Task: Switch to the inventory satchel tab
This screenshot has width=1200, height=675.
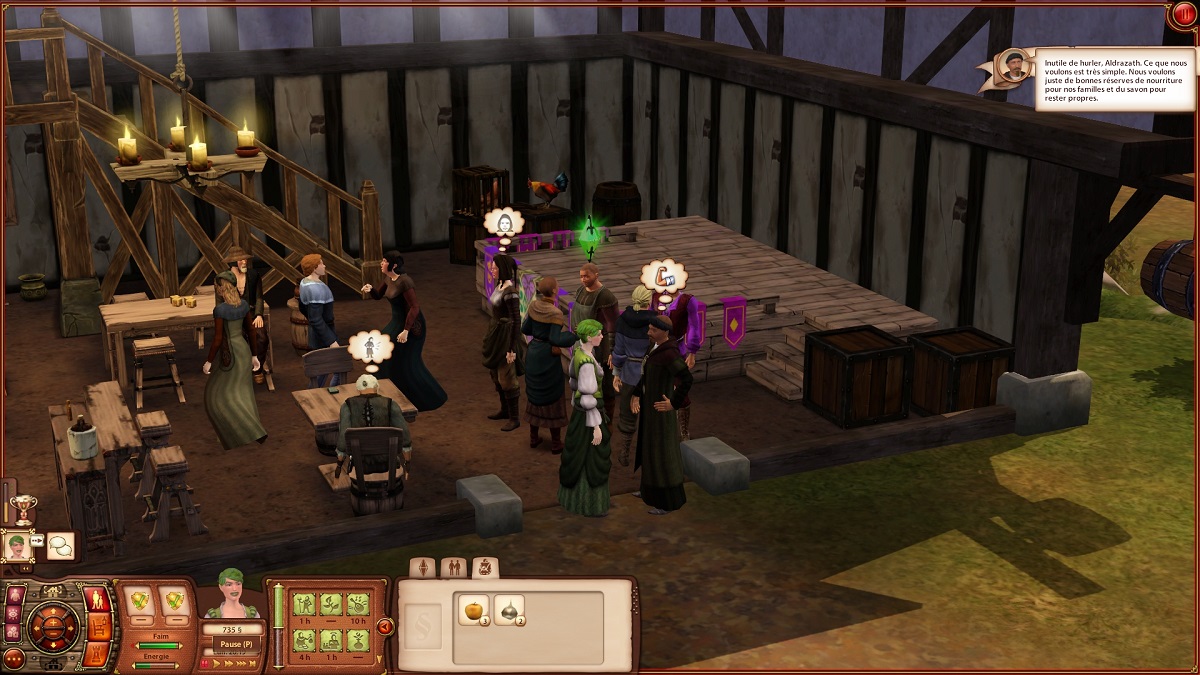Action: point(485,568)
